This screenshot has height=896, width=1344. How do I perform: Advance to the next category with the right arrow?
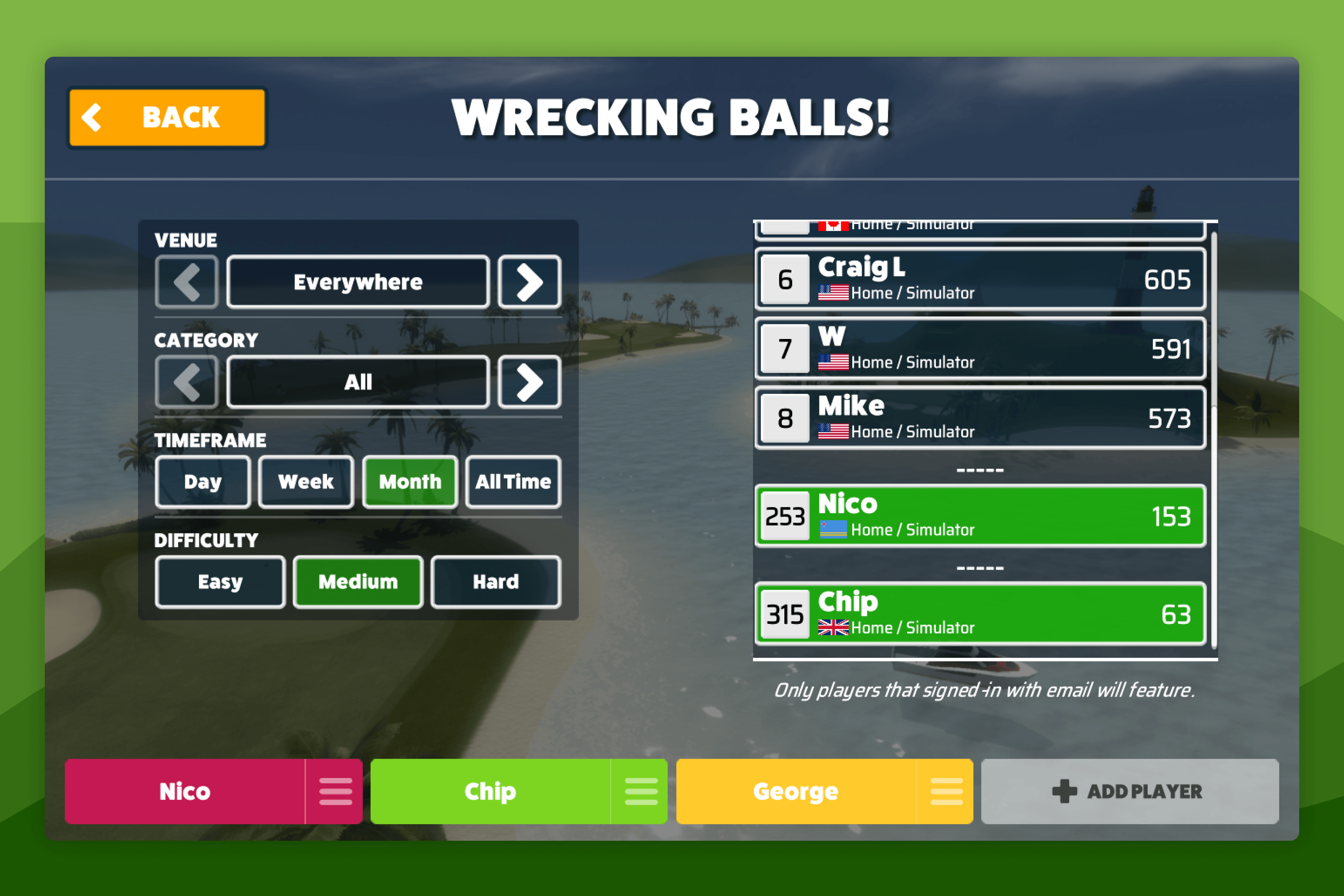(x=529, y=381)
